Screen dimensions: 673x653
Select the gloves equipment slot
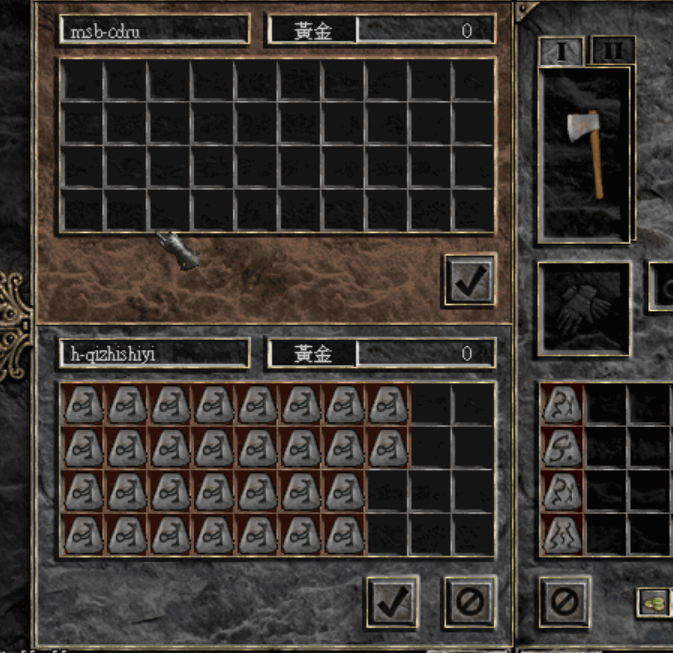click(585, 309)
